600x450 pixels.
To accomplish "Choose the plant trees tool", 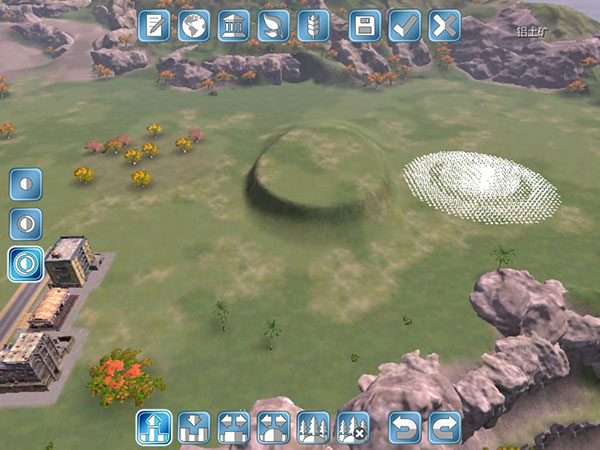I will pyautogui.click(x=314, y=428).
